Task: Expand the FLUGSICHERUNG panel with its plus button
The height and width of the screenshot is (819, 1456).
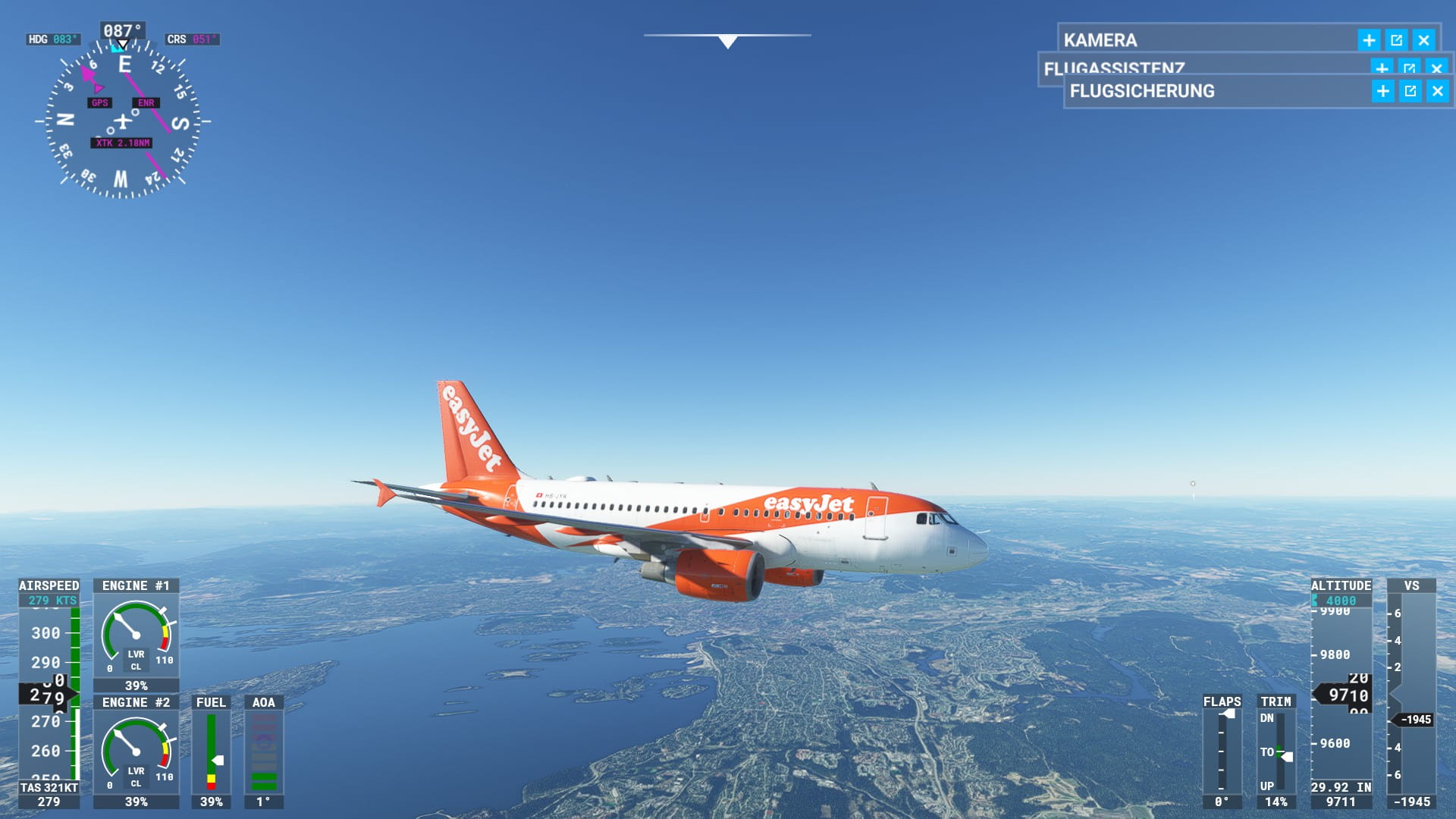Action: (1382, 92)
